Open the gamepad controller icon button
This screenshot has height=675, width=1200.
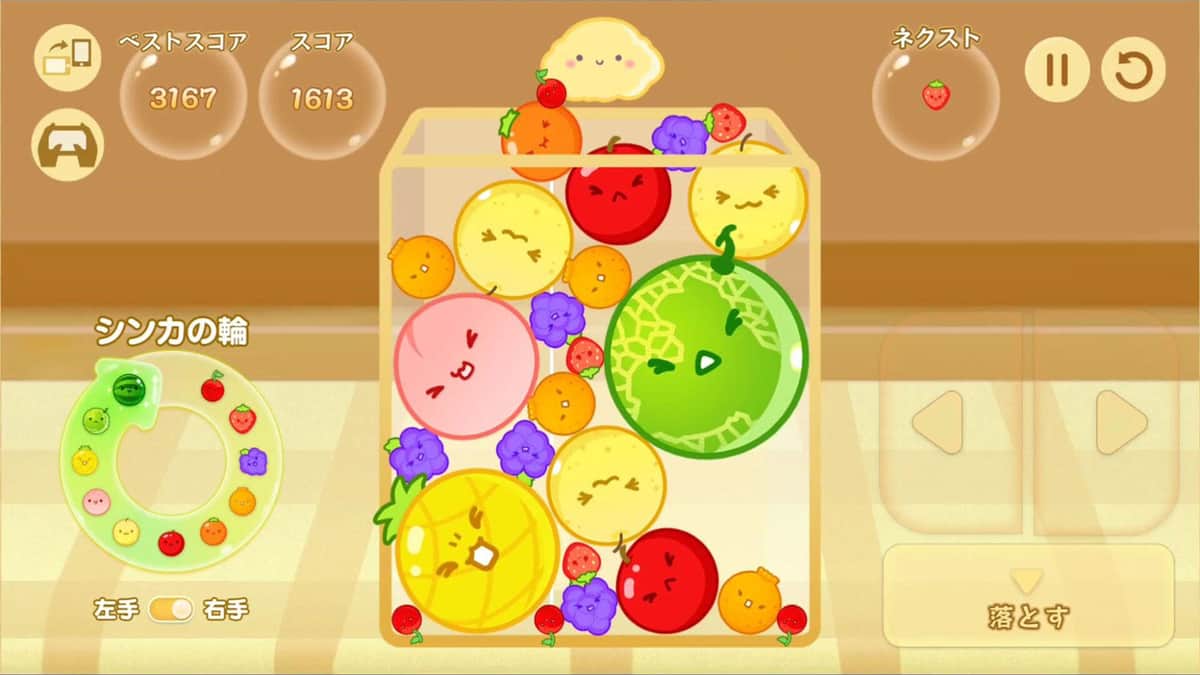point(67,145)
